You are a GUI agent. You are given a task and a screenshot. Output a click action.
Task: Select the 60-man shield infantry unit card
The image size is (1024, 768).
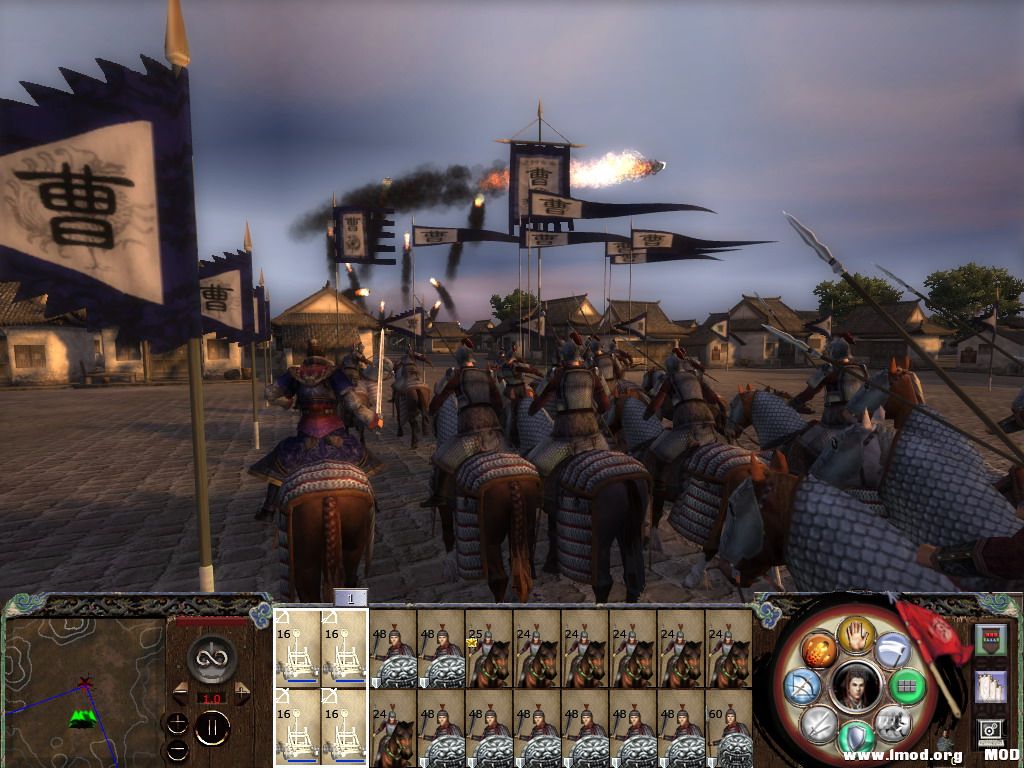tap(729, 729)
